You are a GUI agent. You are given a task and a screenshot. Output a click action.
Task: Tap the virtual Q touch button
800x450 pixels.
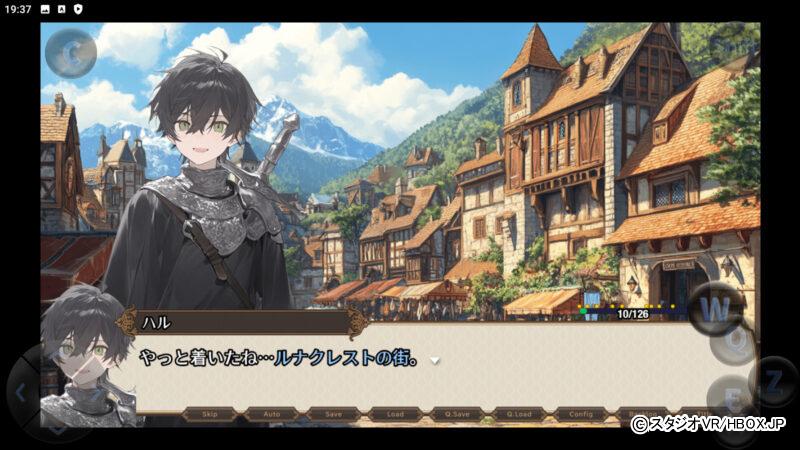(737, 343)
